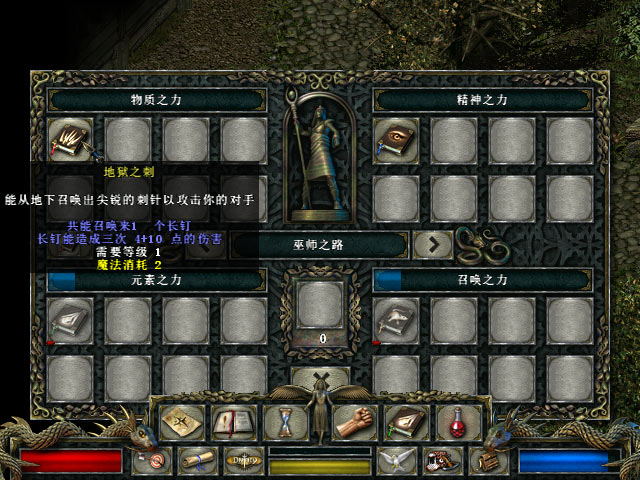The image size is (640, 480).
Task: Click the red and white creature icon
Action: [440, 461]
